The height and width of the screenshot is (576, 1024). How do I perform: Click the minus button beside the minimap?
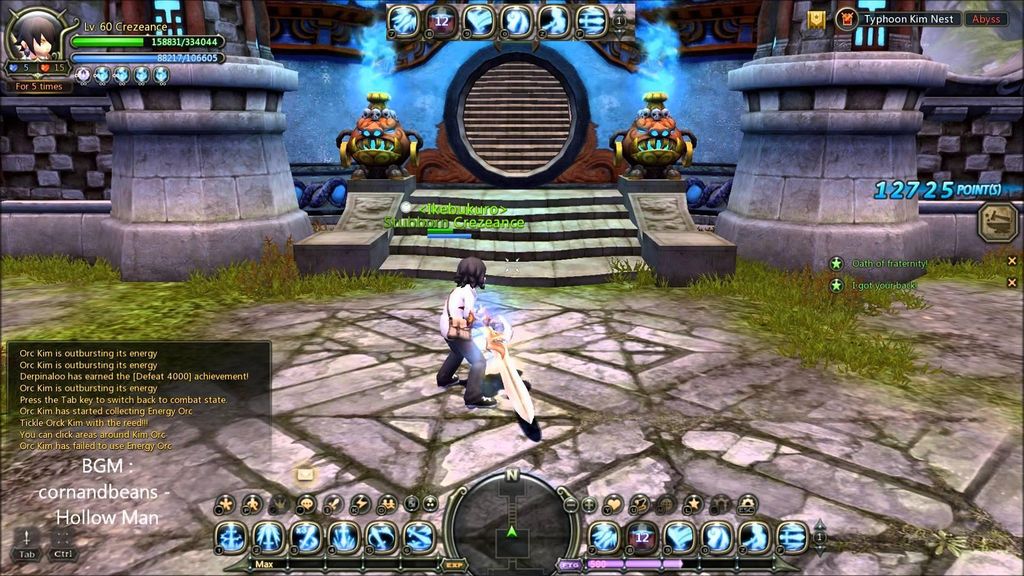click(x=570, y=504)
